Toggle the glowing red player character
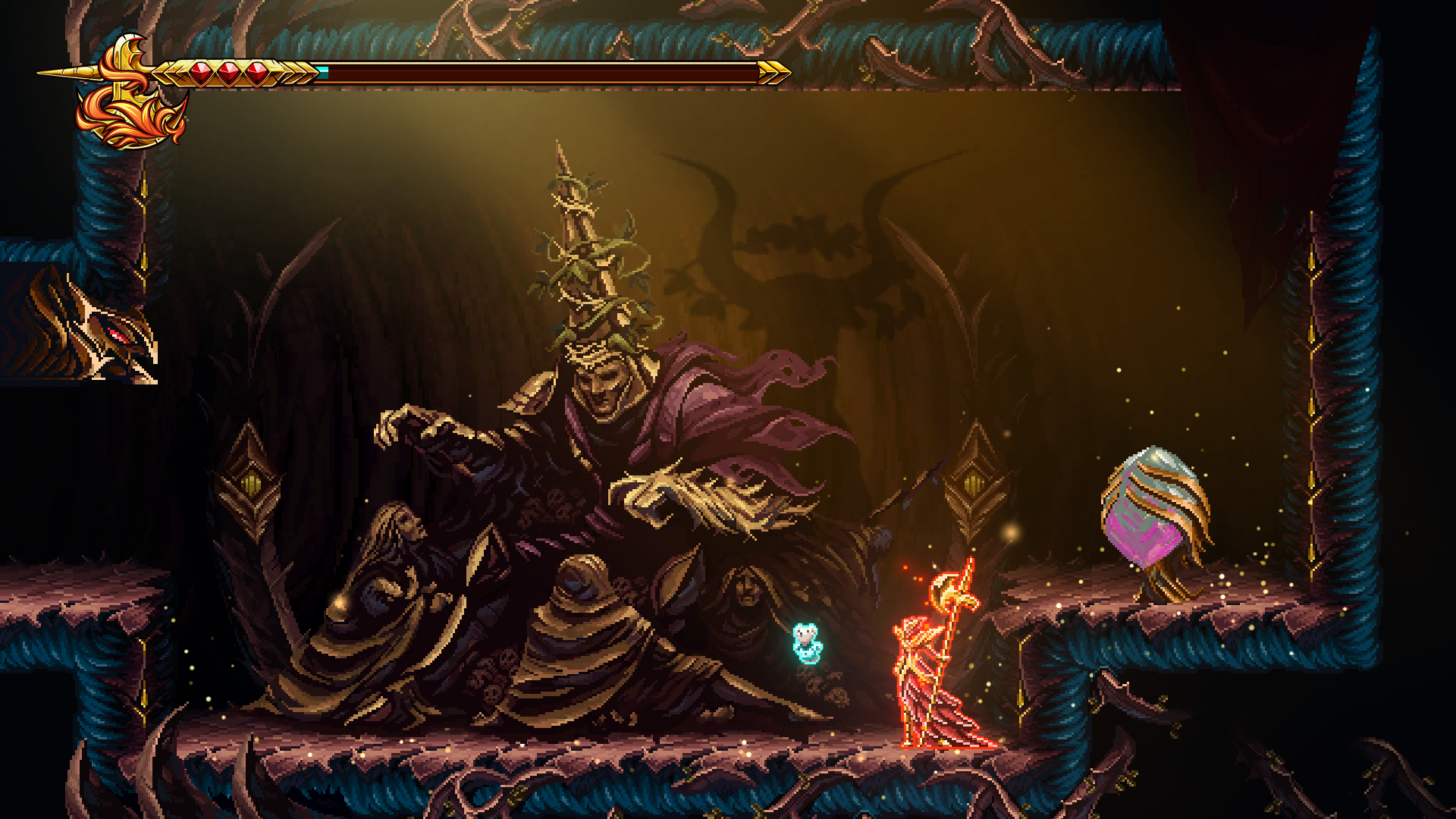The image size is (1456, 819). [921, 675]
